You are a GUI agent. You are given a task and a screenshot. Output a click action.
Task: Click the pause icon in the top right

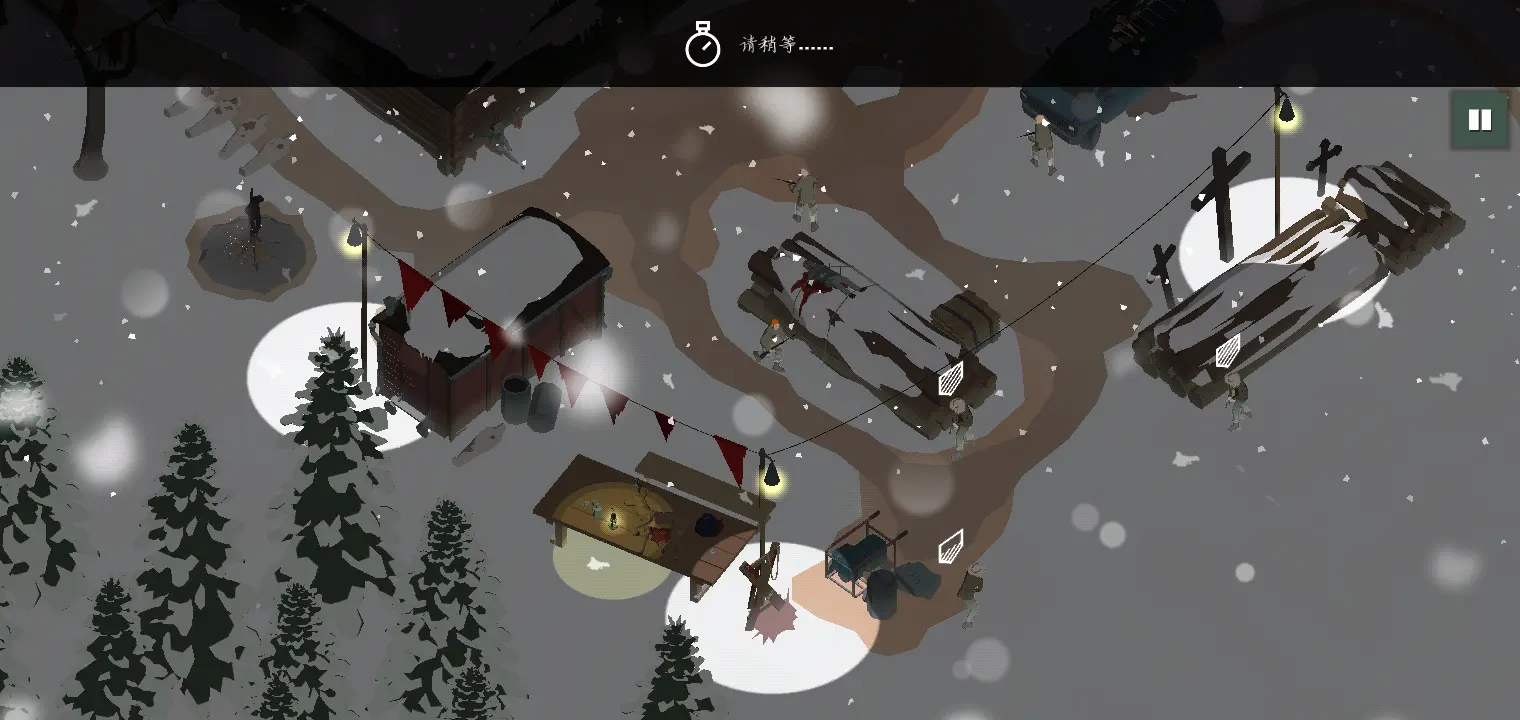[1478, 119]
